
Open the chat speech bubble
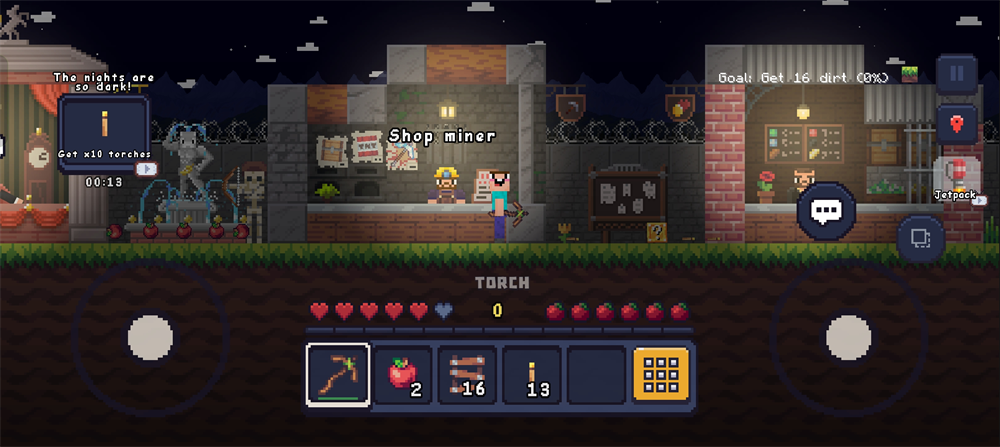pyautogui.click(x=826, y=209)
